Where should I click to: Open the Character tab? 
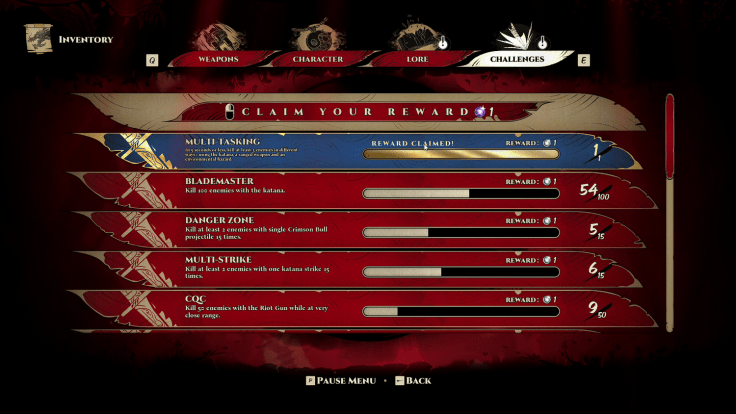pyautogui.click(x=318, y=59)
